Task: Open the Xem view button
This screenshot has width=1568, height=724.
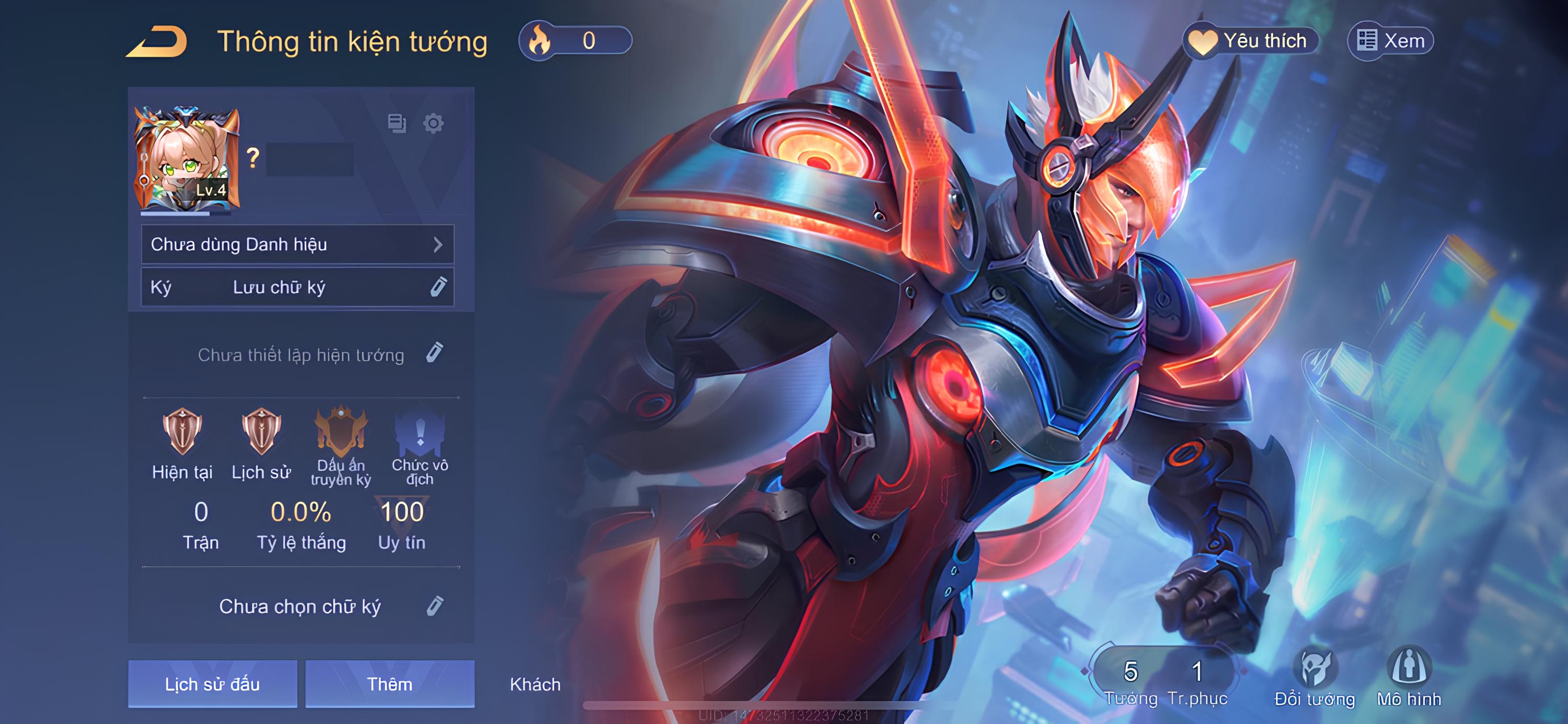Action: pos(1390,41)
